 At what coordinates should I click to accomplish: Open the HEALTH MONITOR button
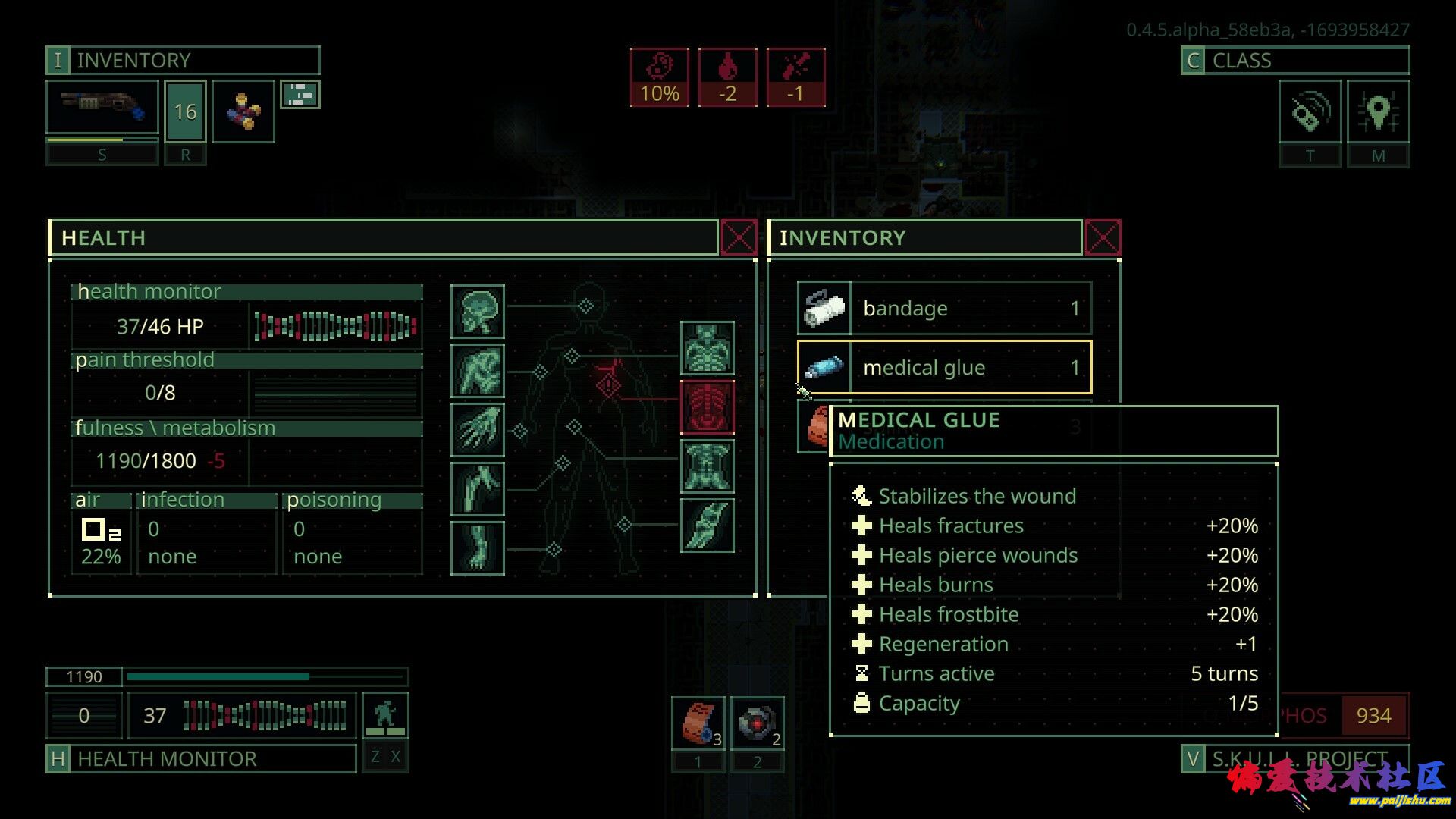pos(201,758)
